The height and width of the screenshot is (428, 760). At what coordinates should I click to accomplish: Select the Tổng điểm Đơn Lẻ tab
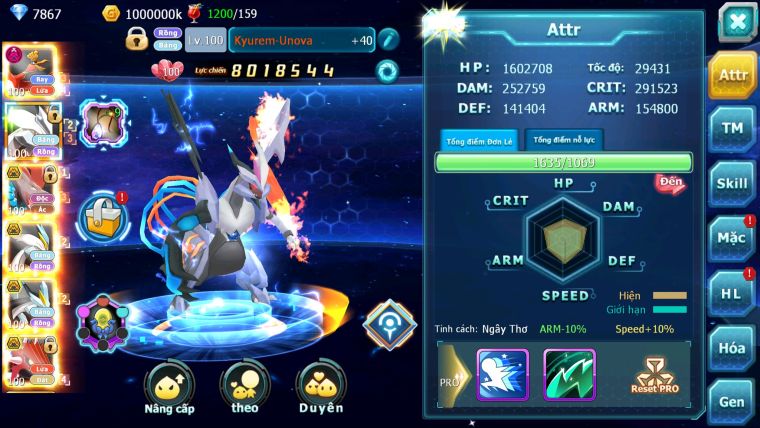[x=478, y=140]
